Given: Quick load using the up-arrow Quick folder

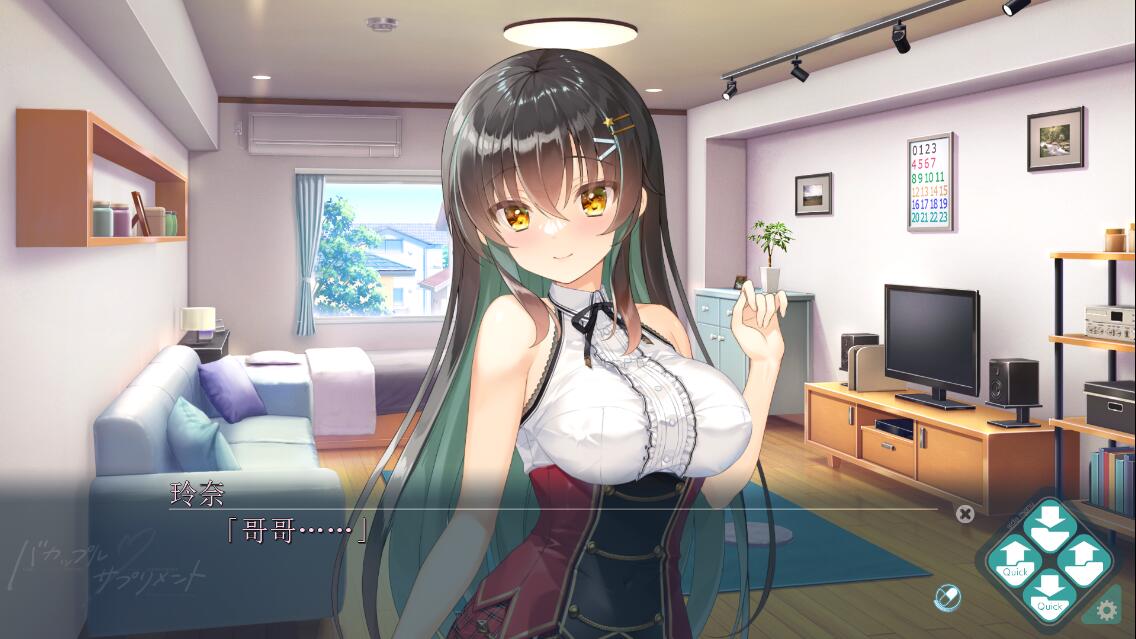Looking at the screenshot, I should [1015, 561].
